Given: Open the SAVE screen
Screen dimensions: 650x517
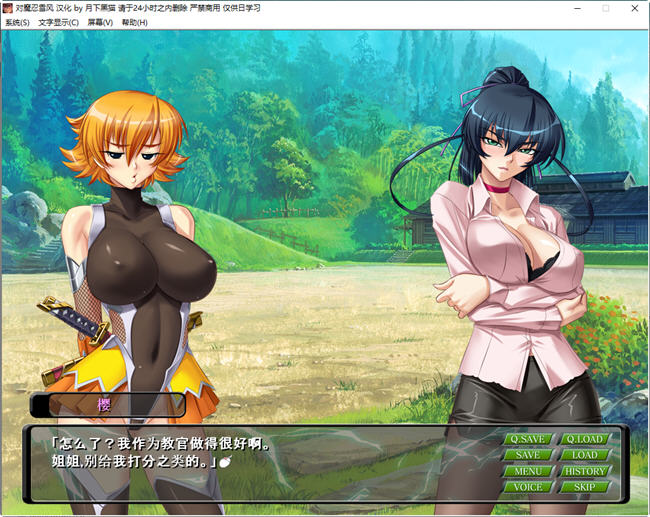Looking at the screenshot, I should point(527,455).
